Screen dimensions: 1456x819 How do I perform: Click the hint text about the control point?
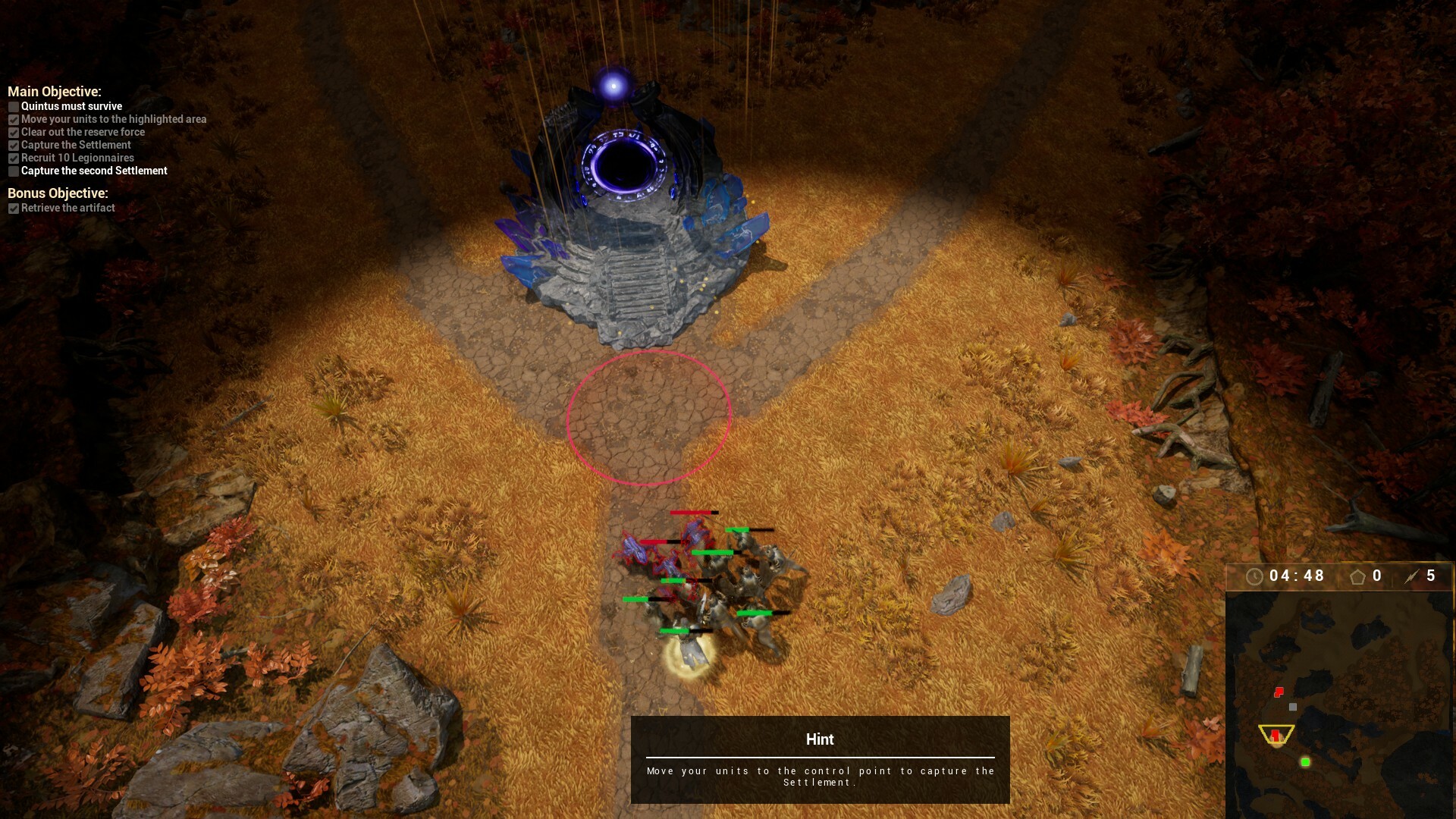pyautogui.click(x=820, y=776)
